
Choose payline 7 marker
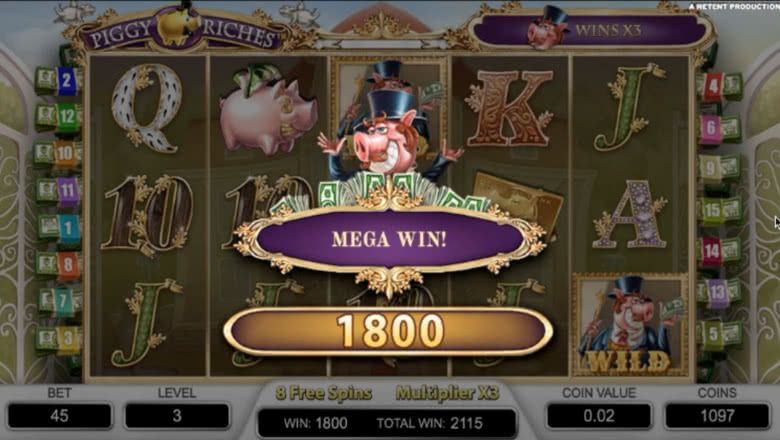[x=64, y=300]
